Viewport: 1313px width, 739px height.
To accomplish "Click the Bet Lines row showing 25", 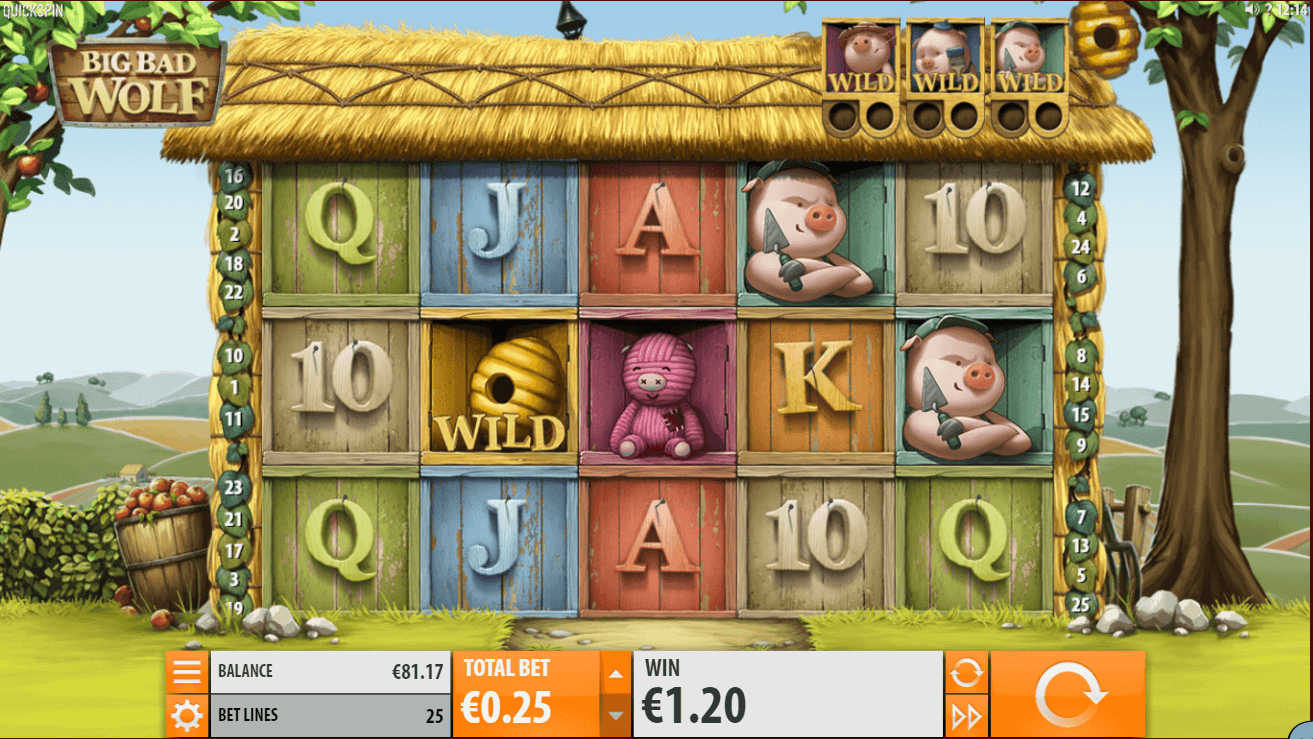I will point(330,716).
